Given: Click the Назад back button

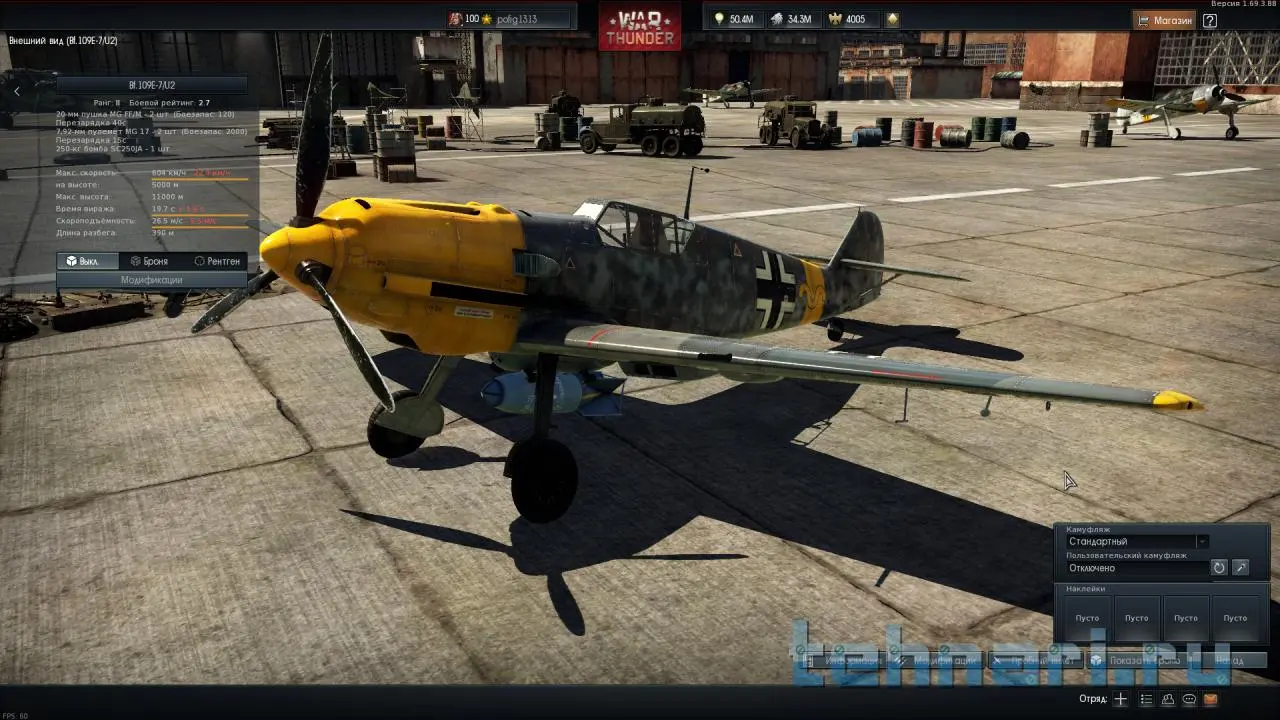Looking at the screenshot, I should [1230, 660].
